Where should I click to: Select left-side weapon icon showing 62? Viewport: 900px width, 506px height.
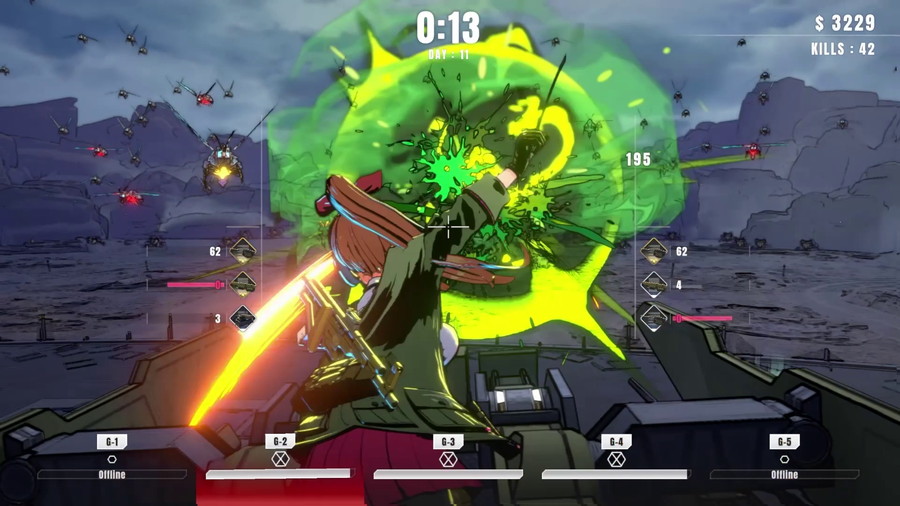pyautogui.click(x=242, y=252)
